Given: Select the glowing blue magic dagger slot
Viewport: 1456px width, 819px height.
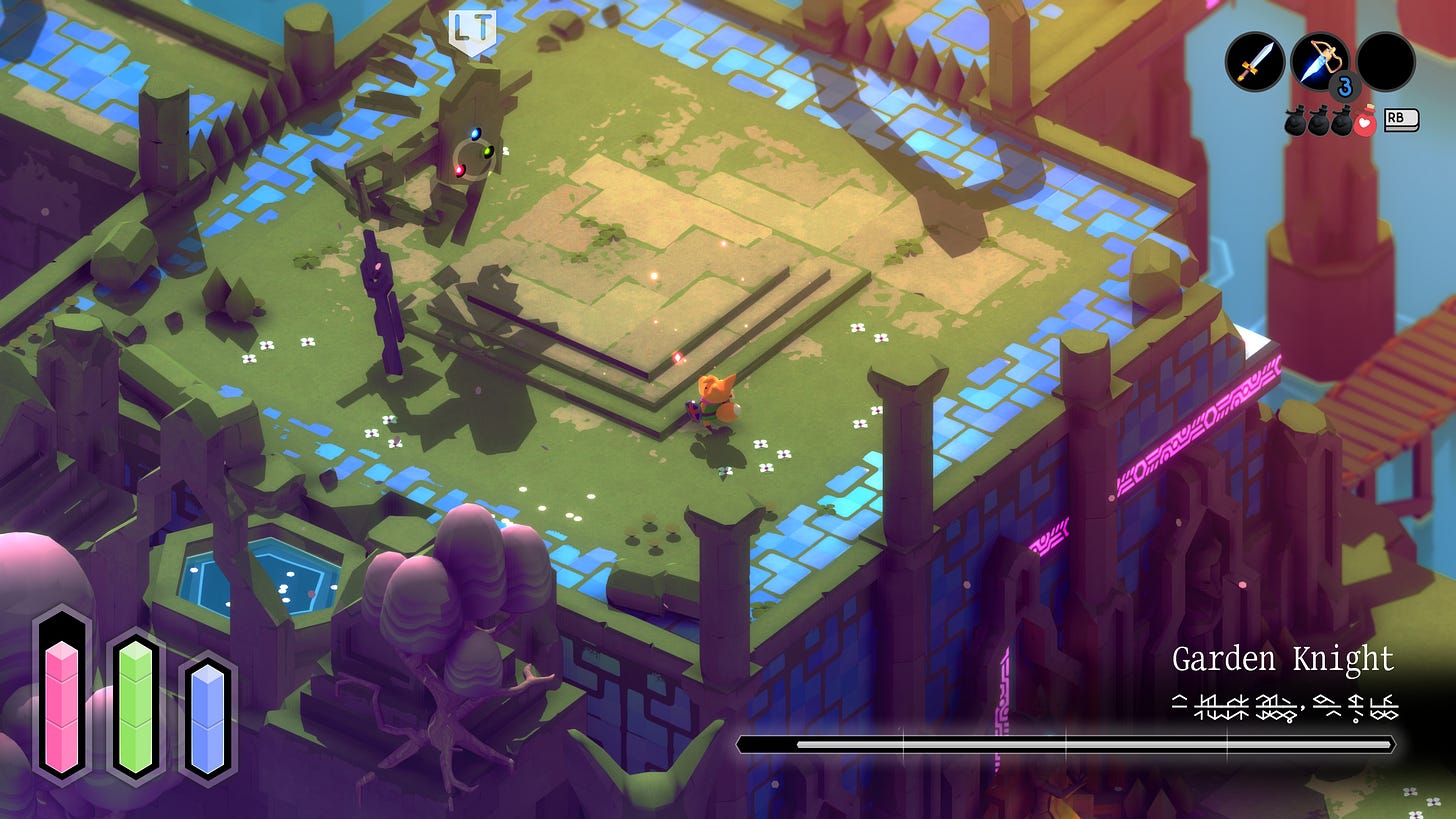Looking at the screenshot, I should [1320, 62].
